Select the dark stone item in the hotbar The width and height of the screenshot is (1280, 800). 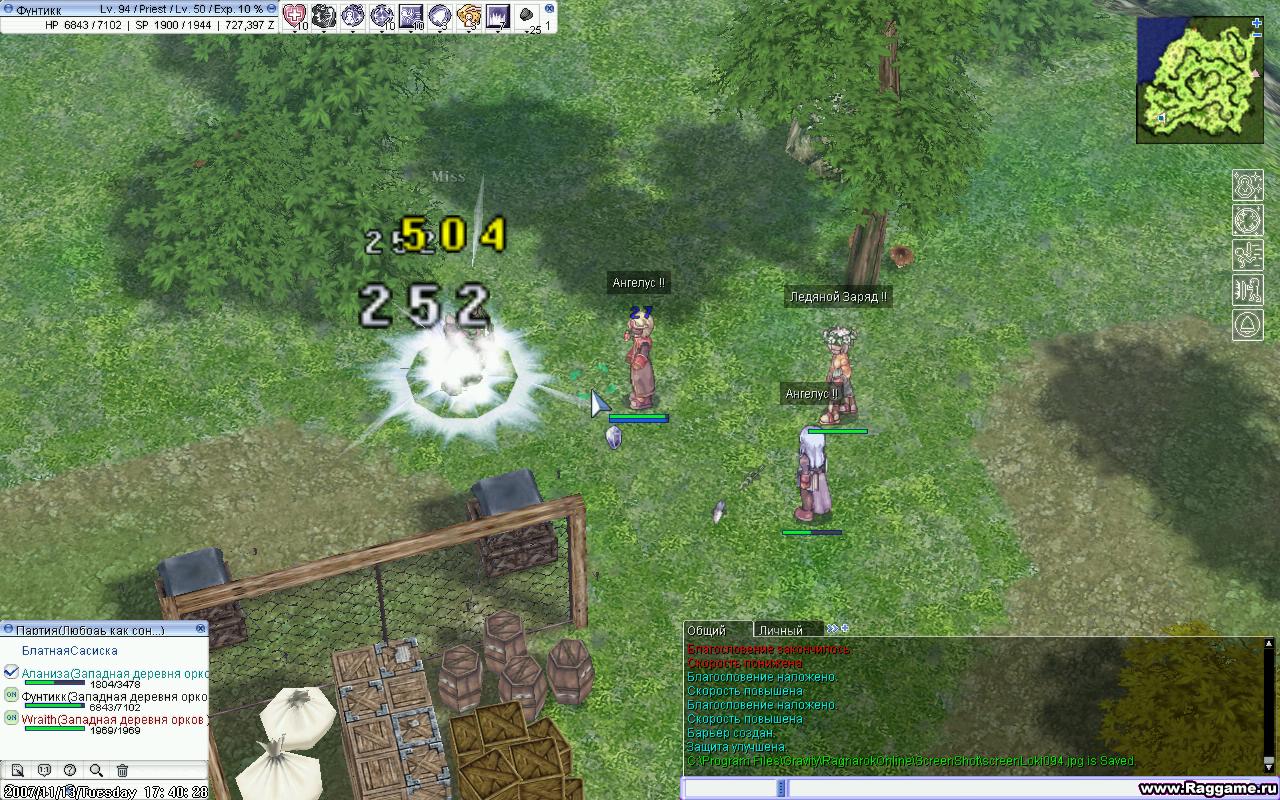(527, 15)
